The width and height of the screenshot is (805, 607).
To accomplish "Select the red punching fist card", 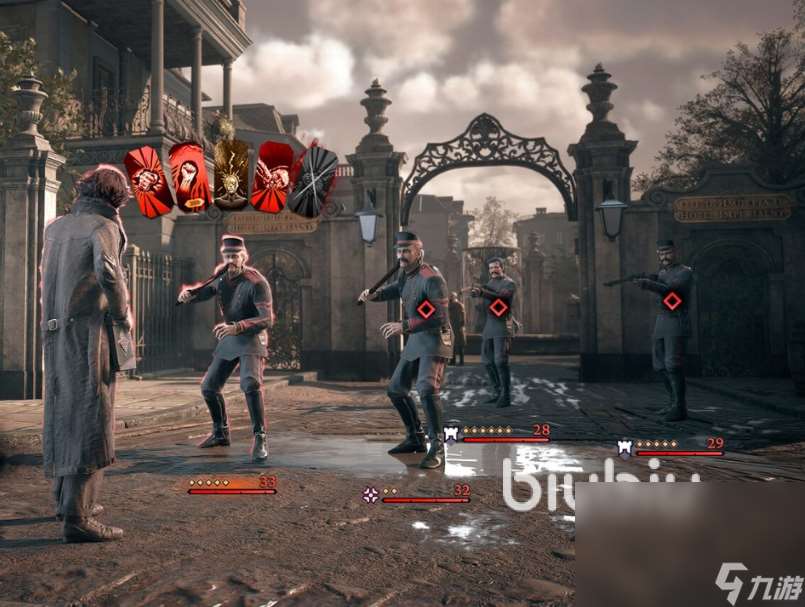I will point(148,182).
